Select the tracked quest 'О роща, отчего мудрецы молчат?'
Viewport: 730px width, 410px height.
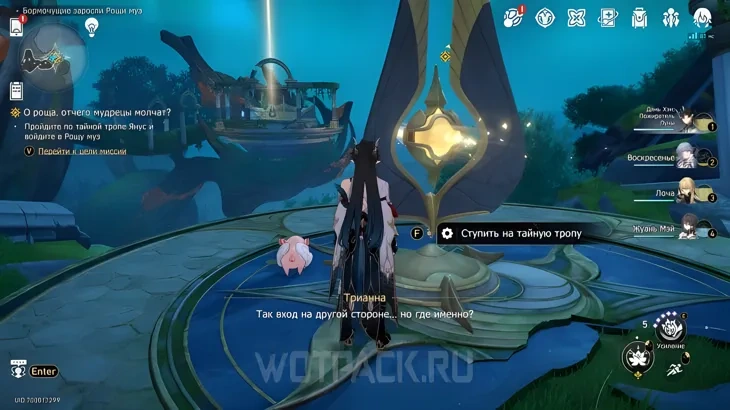pos(96,112)
